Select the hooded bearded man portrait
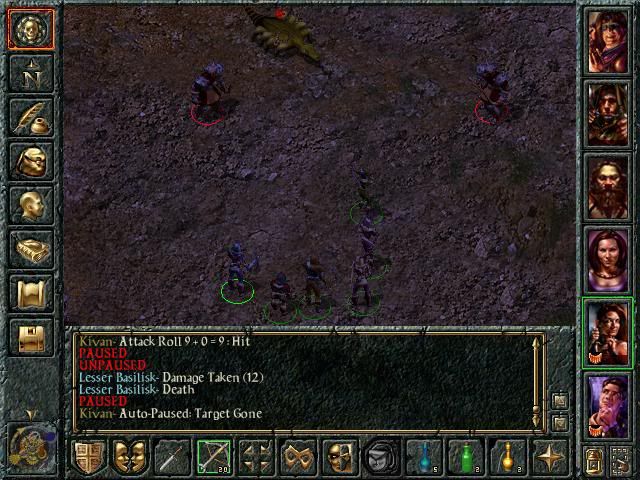The width and height of the screenshot is (640, 480). click(x=606, y=112)
